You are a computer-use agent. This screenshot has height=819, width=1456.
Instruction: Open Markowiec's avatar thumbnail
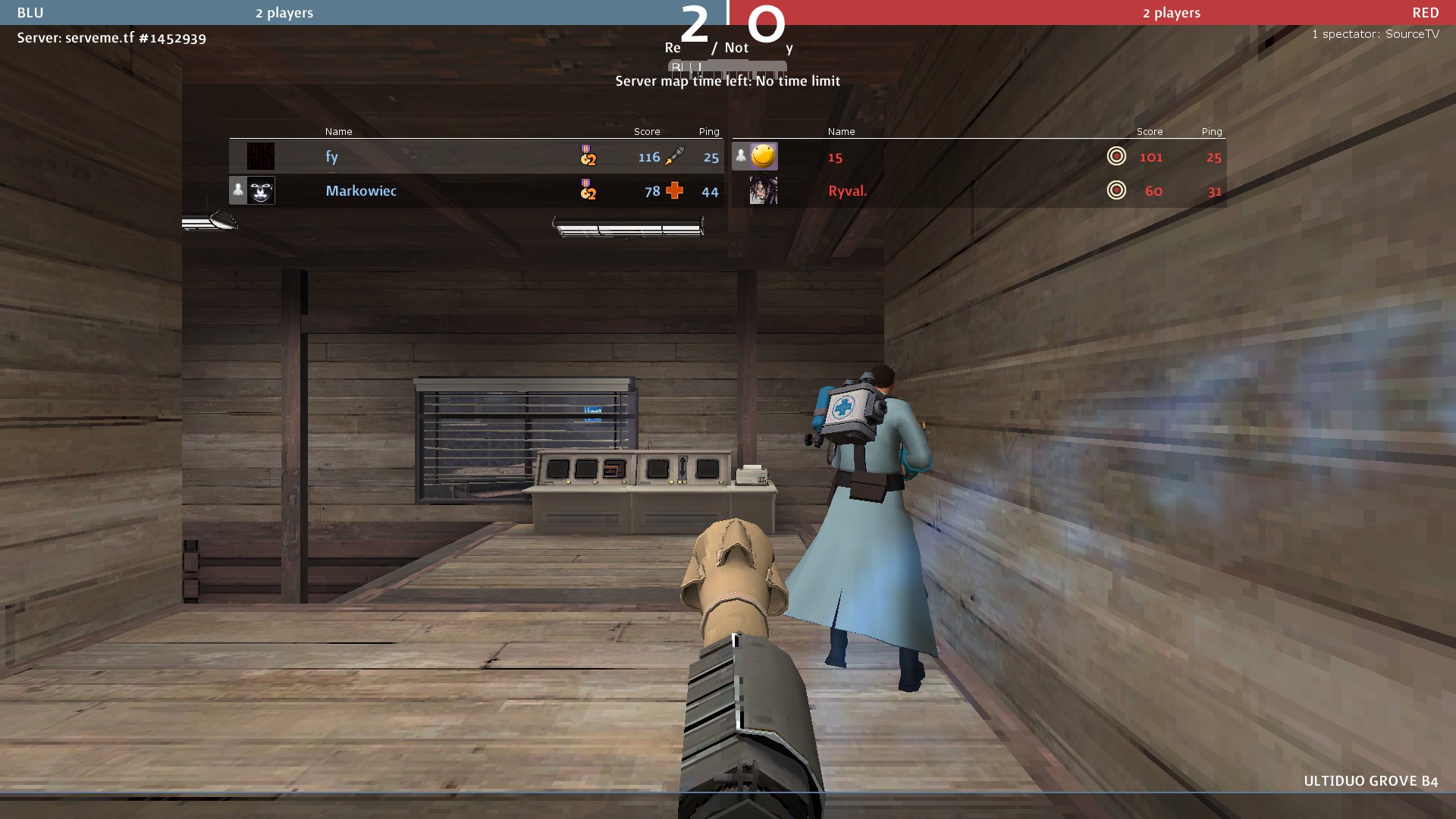click(x=261, y=191)
